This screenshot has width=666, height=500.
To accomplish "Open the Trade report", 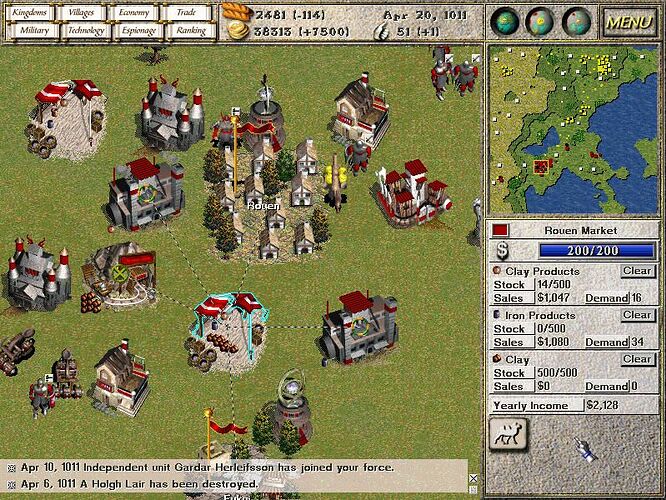I will (x=185, y=13).
